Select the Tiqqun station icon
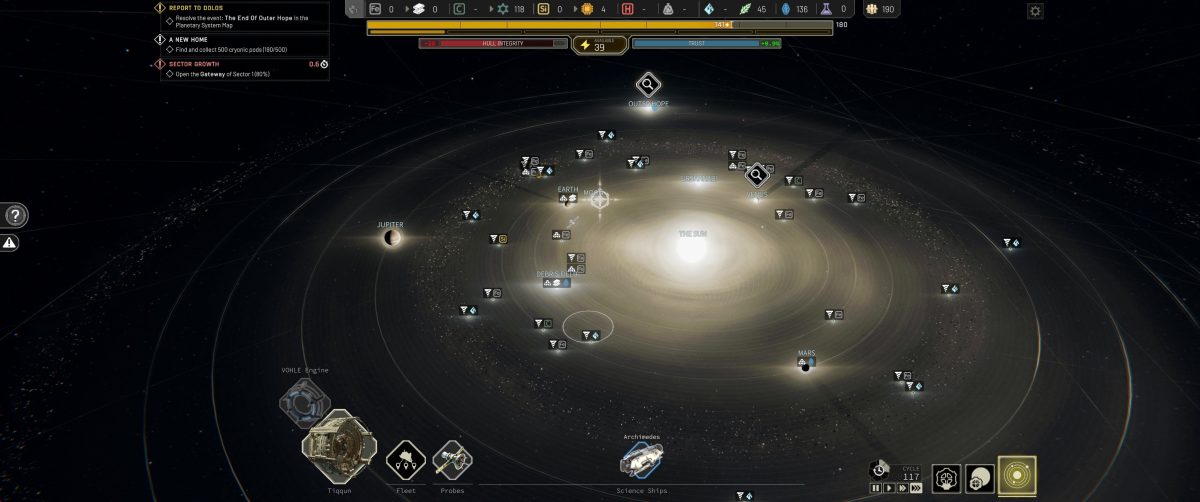The height and width of the screenshot is (502, 1200). click(338, 448)
